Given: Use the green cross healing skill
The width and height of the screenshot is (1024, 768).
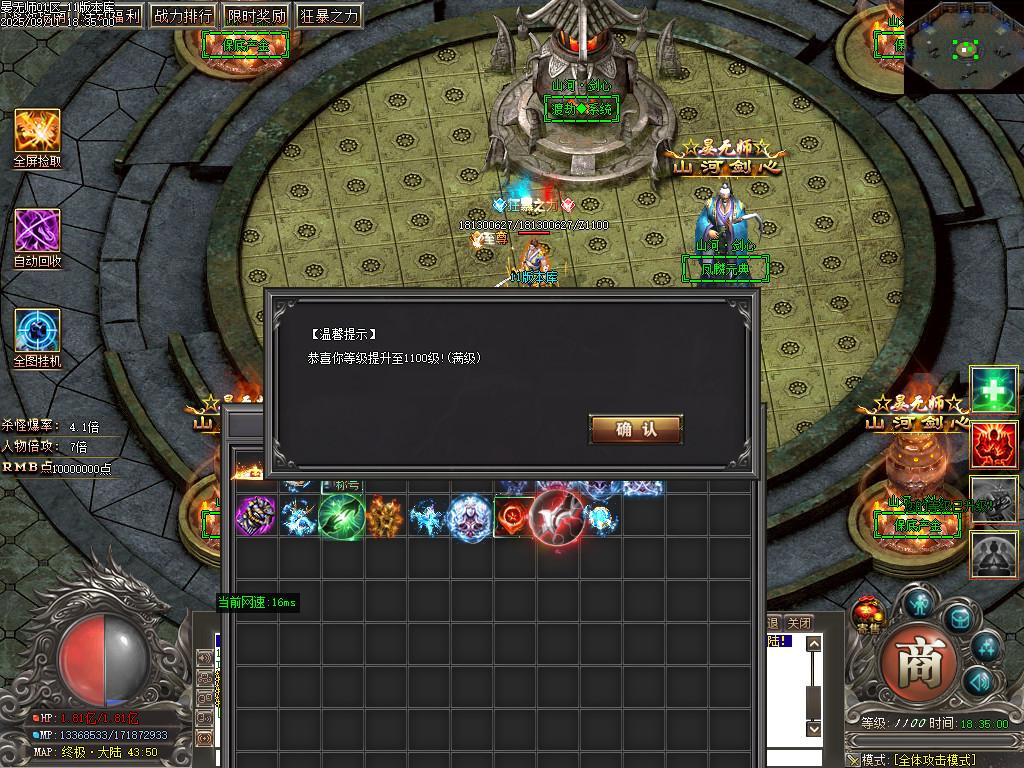Looking at the screenshot, I should [x=994, y=389].
